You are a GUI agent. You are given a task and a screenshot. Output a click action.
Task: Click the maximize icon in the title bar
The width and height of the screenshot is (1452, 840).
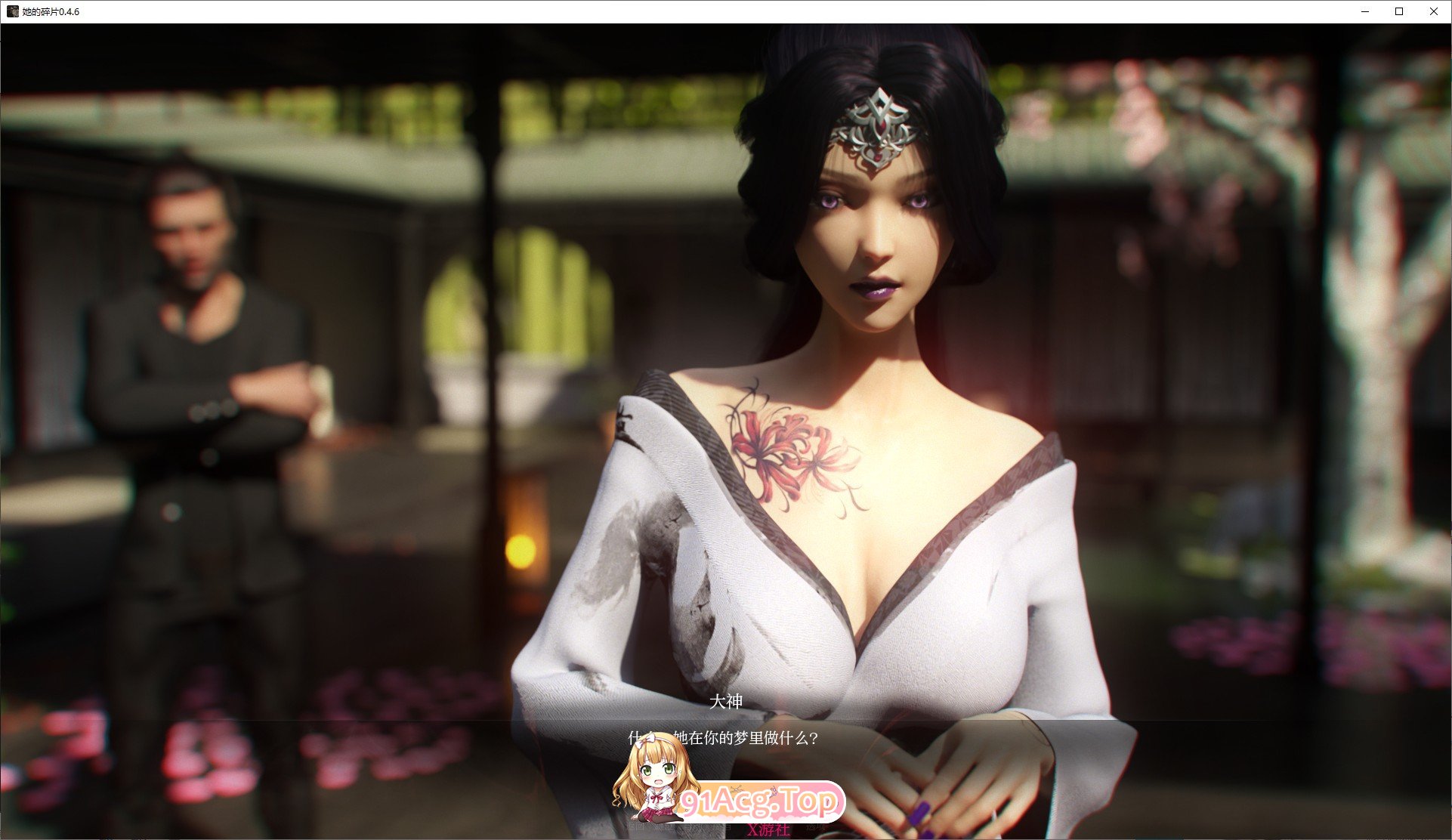point(1398,11)
